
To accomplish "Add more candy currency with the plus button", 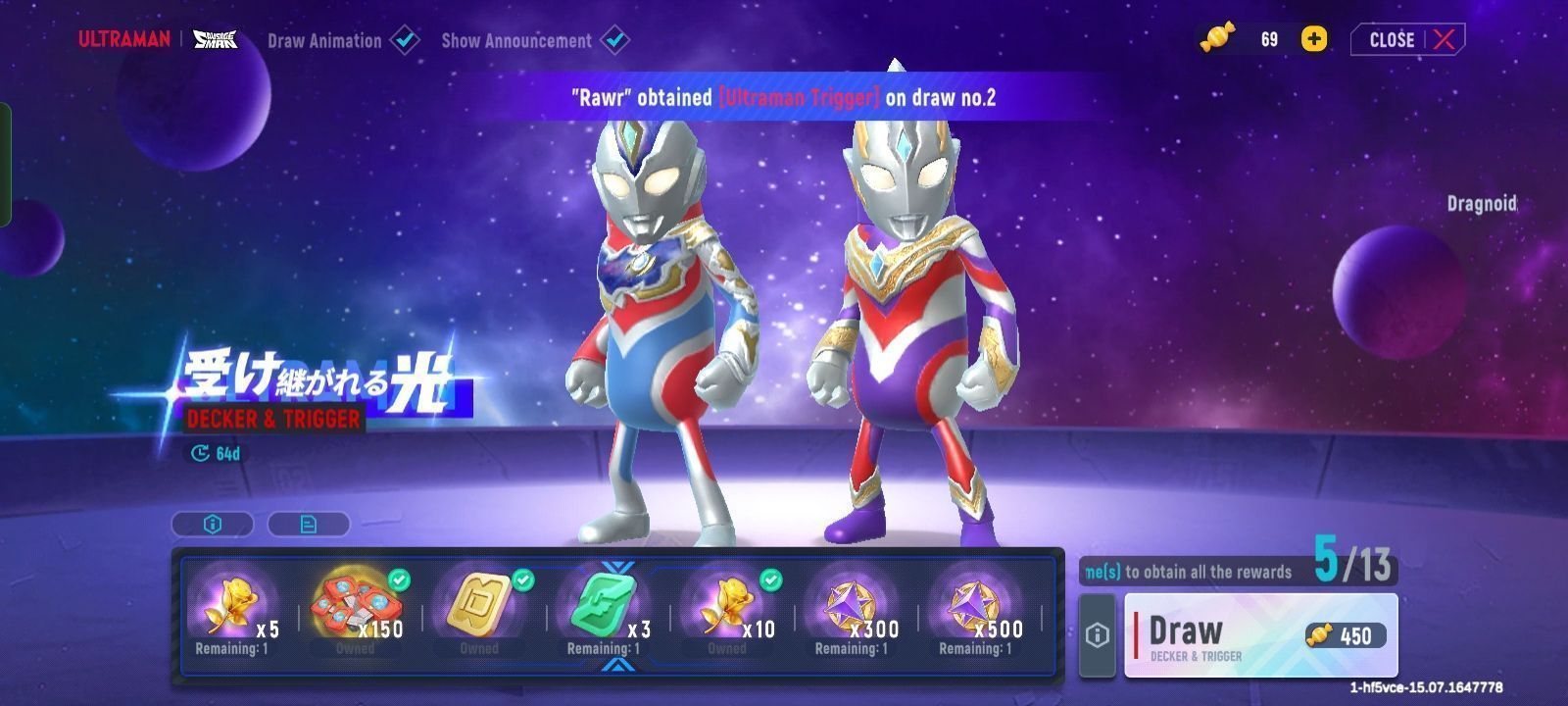I will pos(1314,39).
